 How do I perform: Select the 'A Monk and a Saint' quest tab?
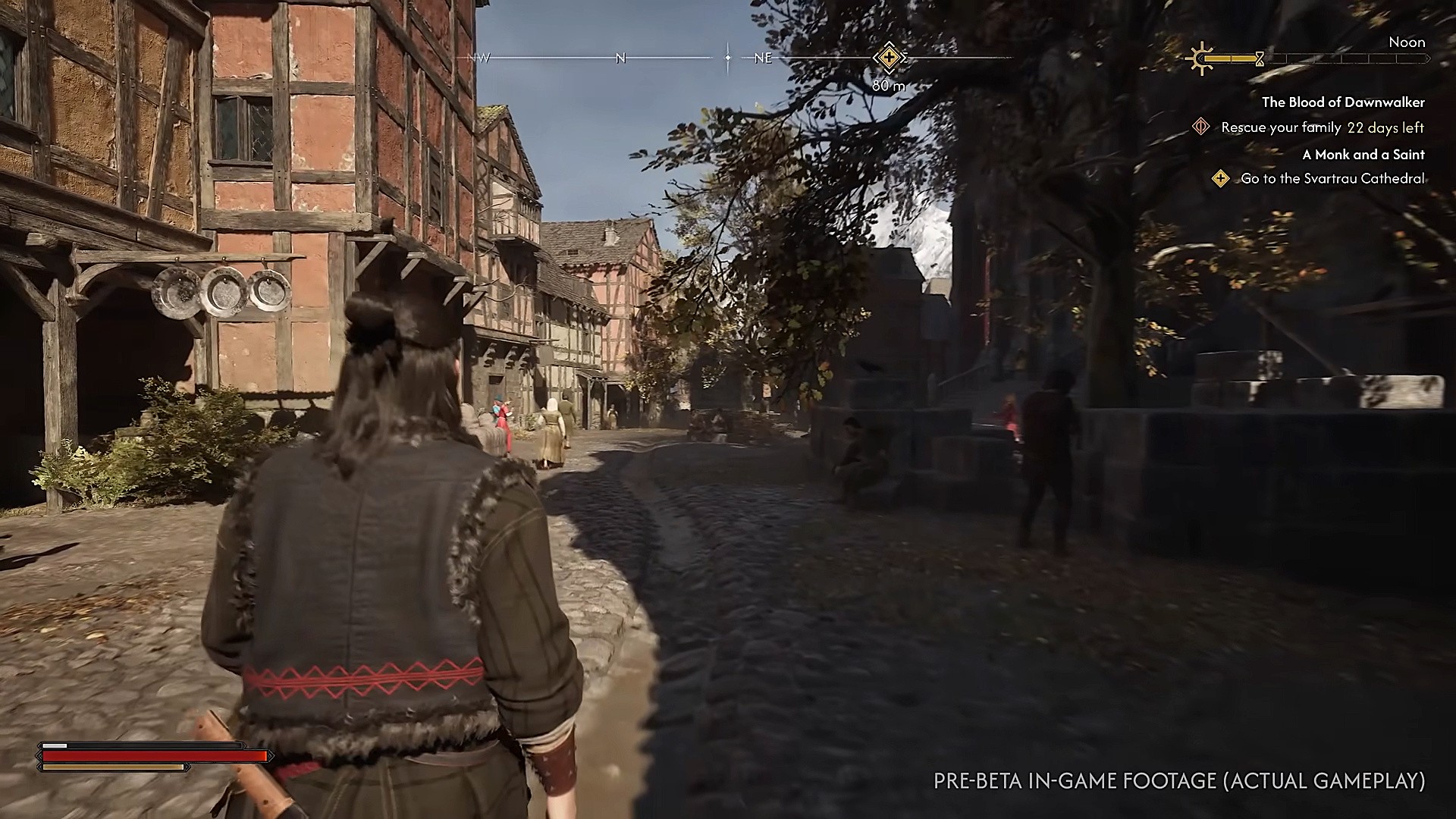click(x=1364, y=154)
